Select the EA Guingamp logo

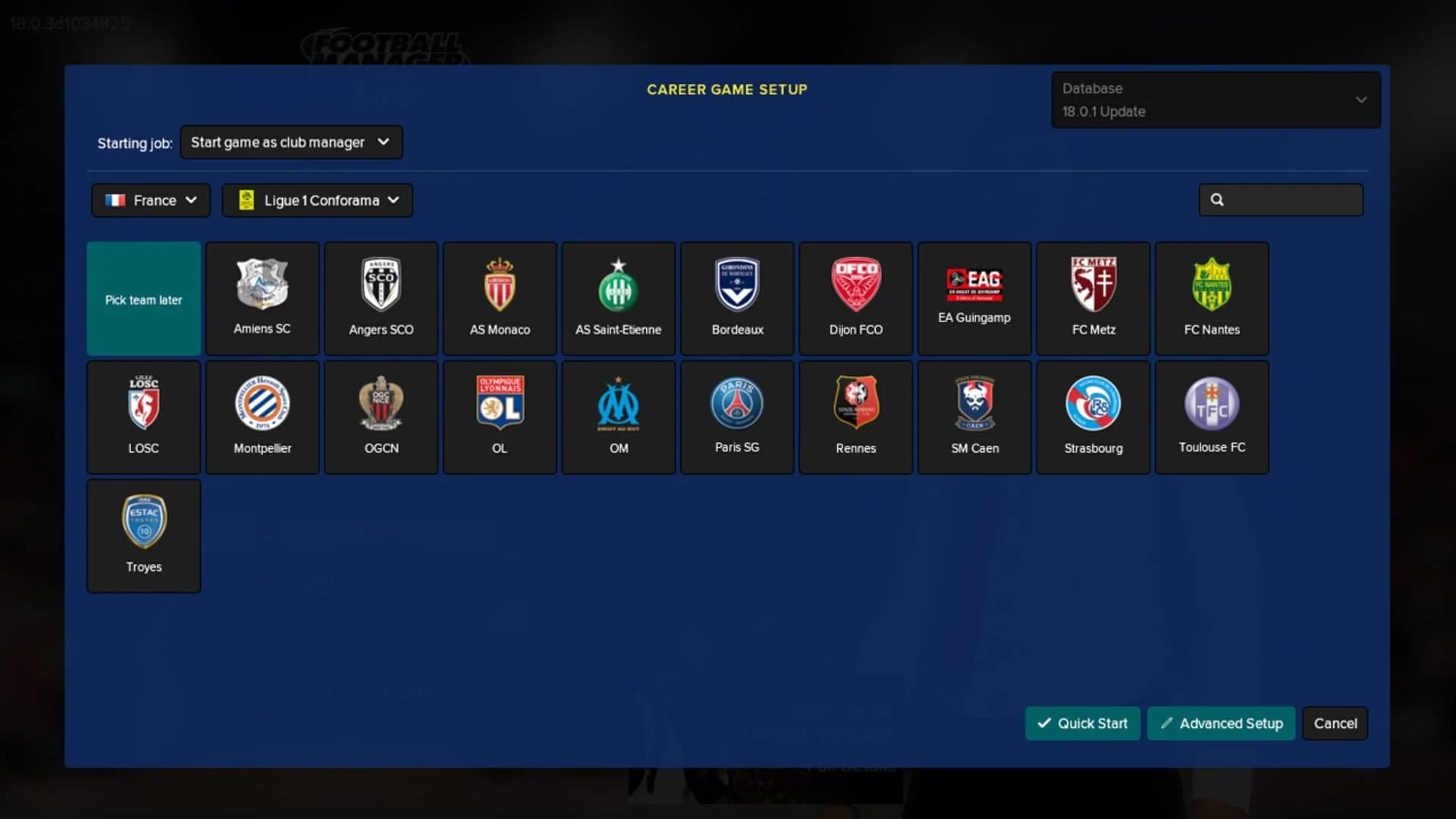coord(974,297)
